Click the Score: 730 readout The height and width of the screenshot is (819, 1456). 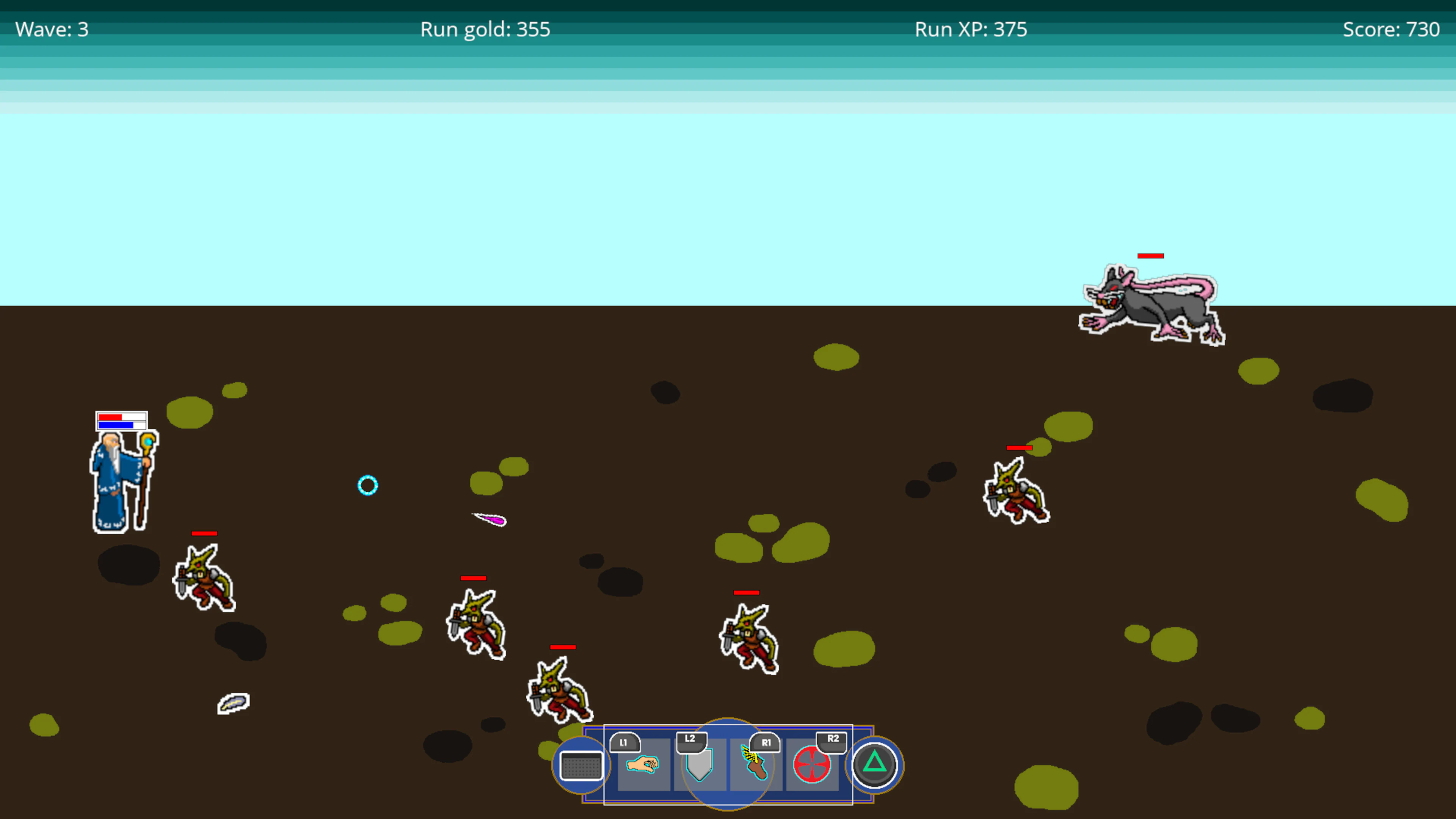[x=1391, y=29]
